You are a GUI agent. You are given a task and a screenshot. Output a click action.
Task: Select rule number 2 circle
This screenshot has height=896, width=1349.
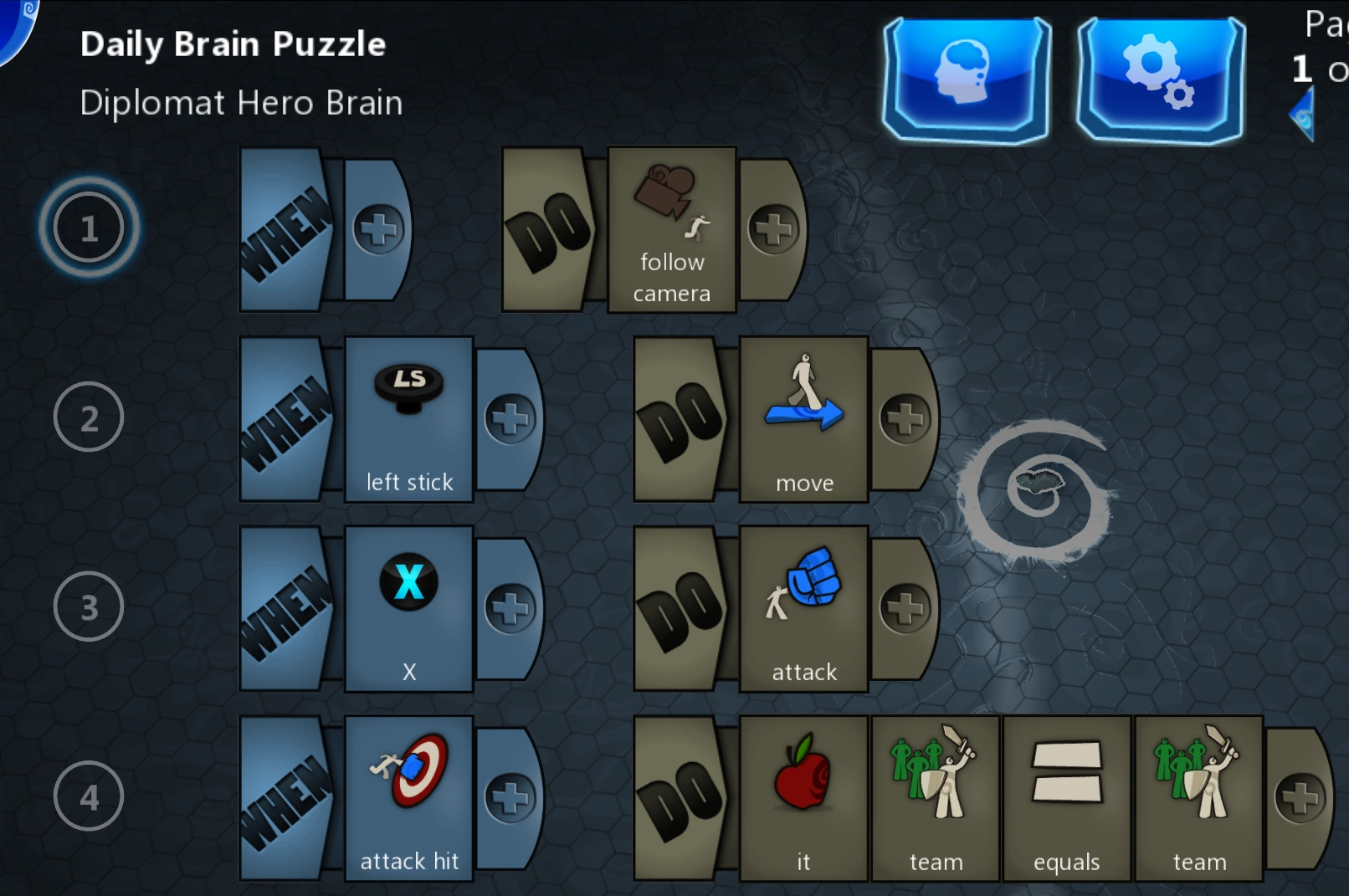(x=89, y=417)
